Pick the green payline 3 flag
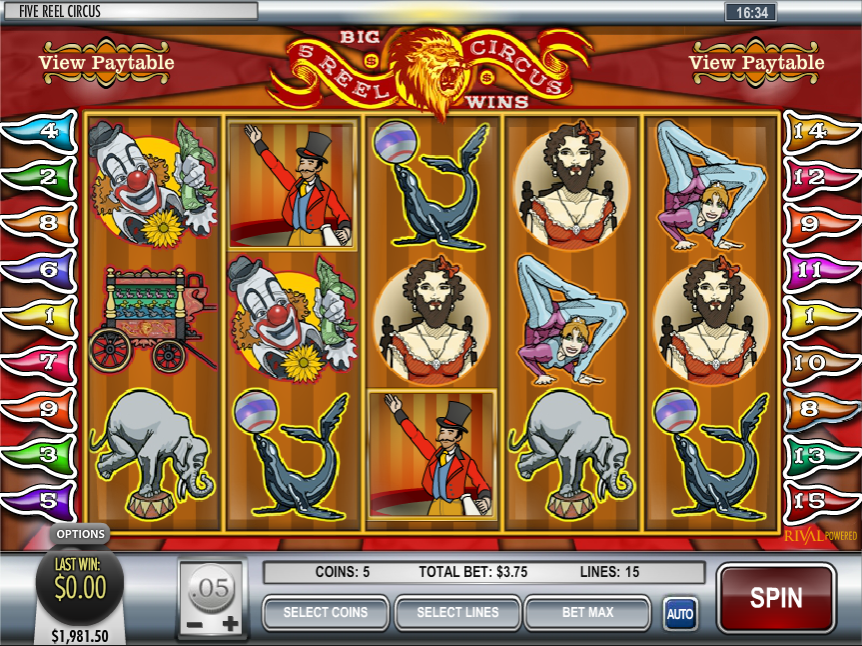The width and height of the screenshot is (862, 646). coord(42,453)
